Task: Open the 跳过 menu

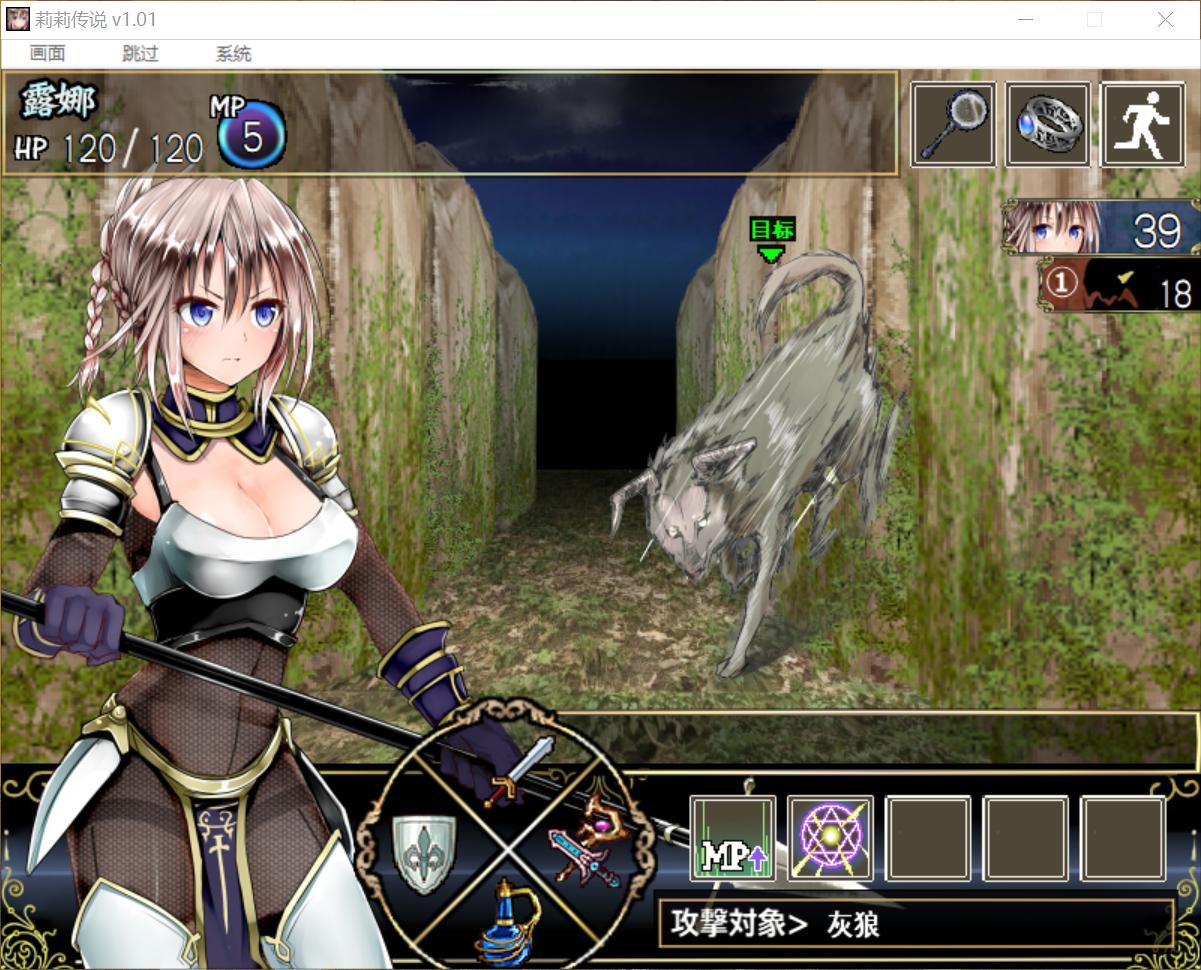Action: pyautogui.click(x=140, y=54)
